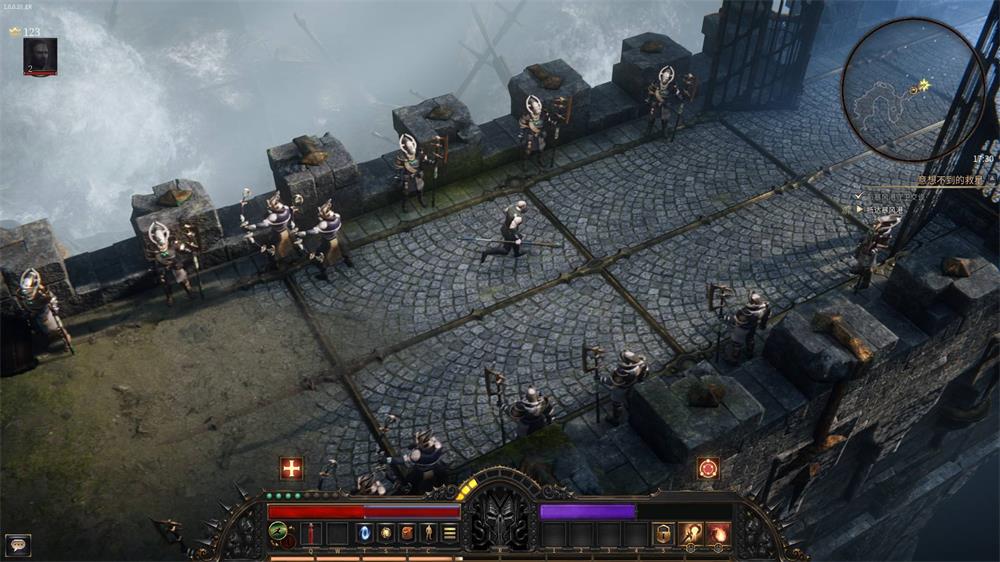
Task: Select the 意想不到的救星 quest tracker title
Action: click(x=952, y=182)
